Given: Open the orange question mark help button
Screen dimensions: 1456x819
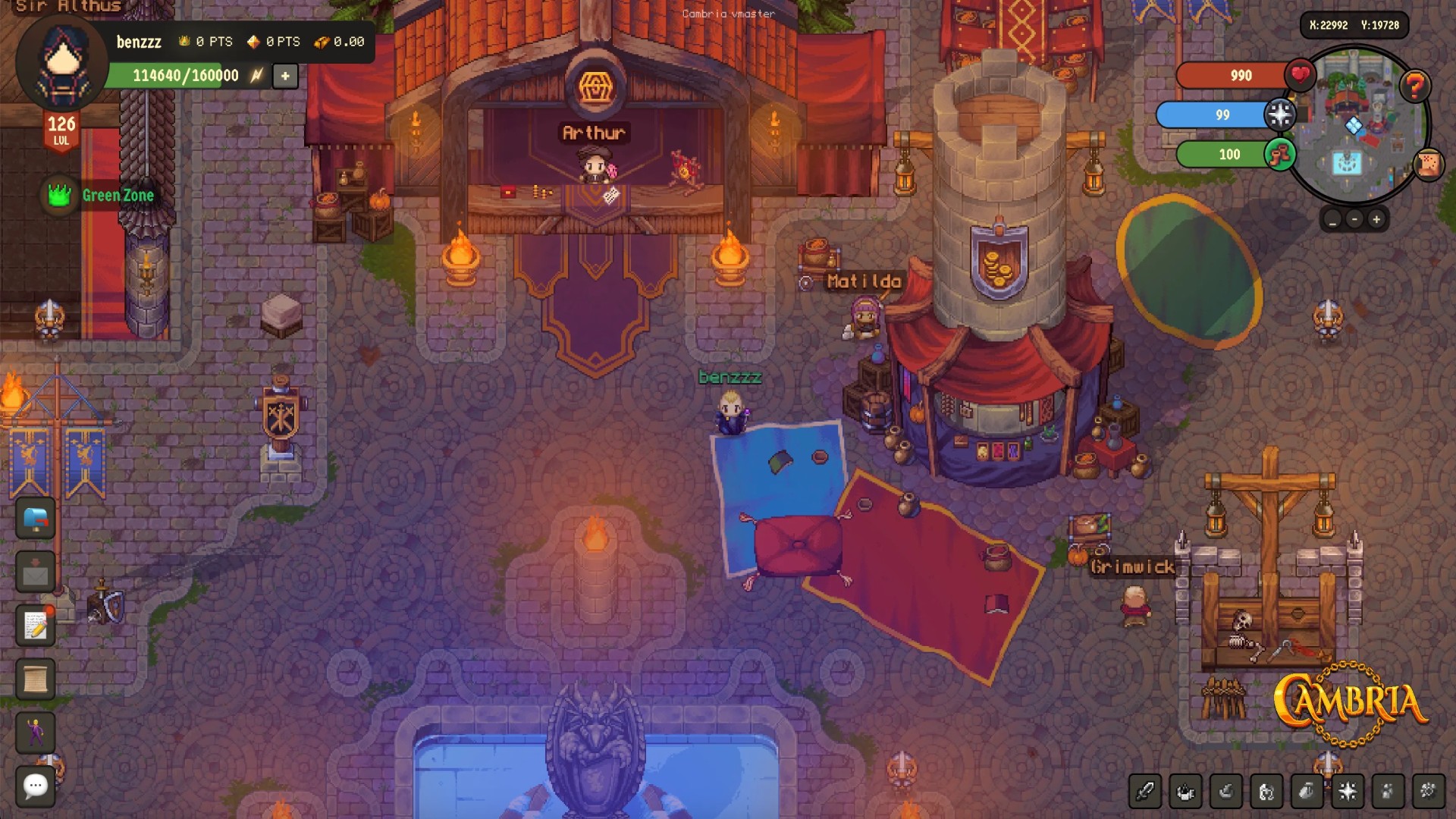Looking at the screenshot, I should 1414,86.
